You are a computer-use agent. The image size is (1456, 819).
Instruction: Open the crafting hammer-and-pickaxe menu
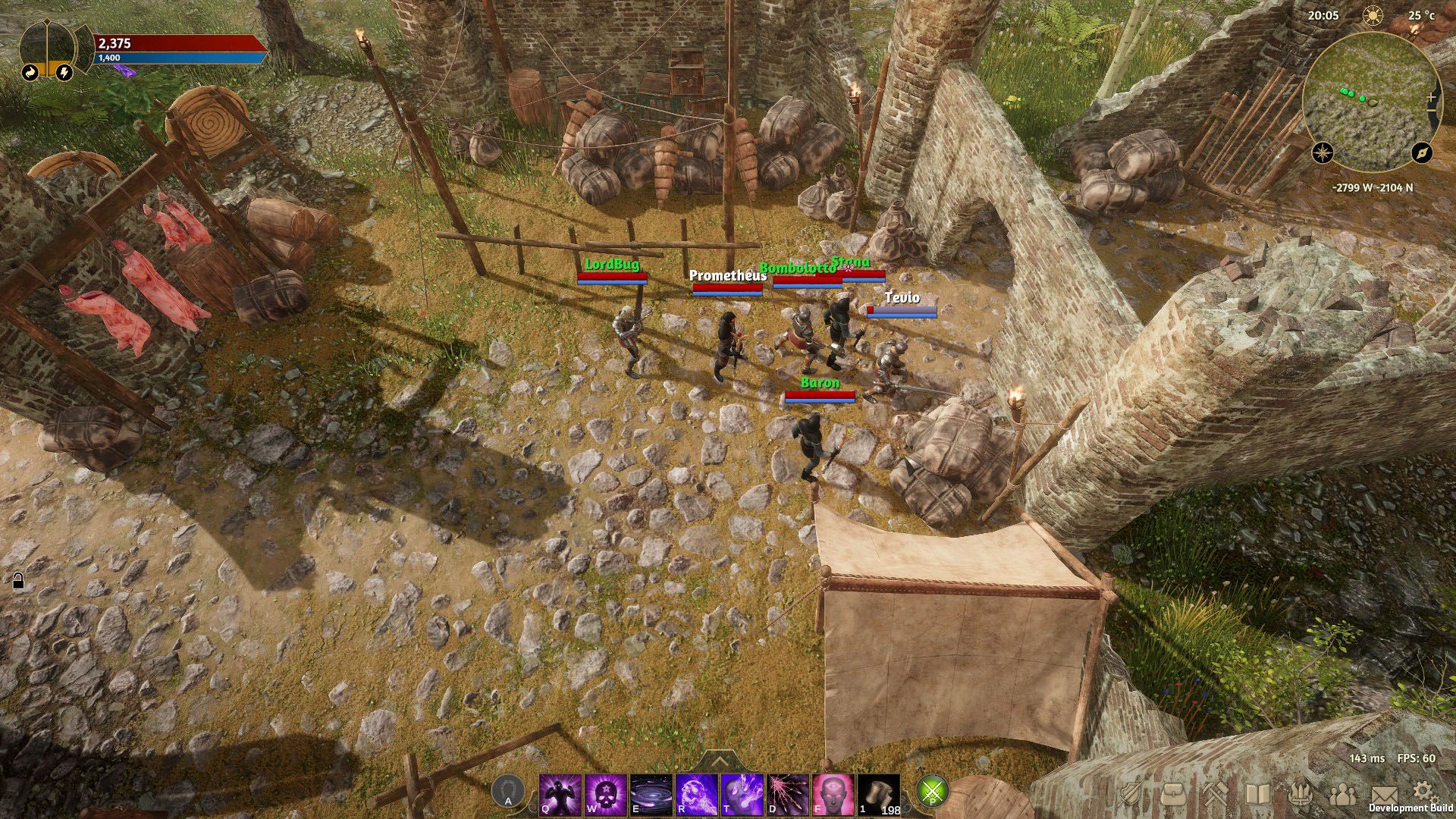[1216, 793]
